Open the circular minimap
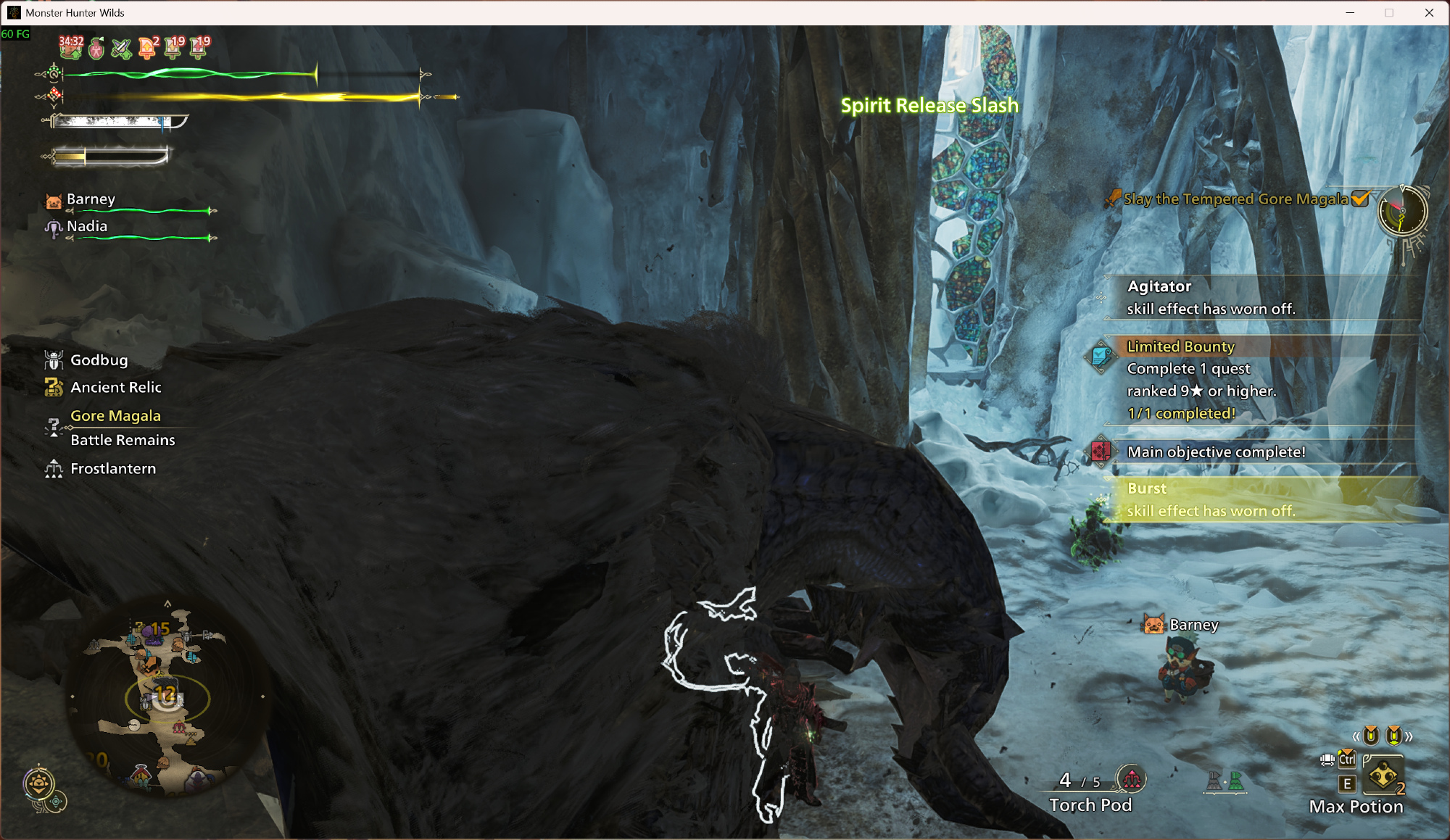 [167, 697]
